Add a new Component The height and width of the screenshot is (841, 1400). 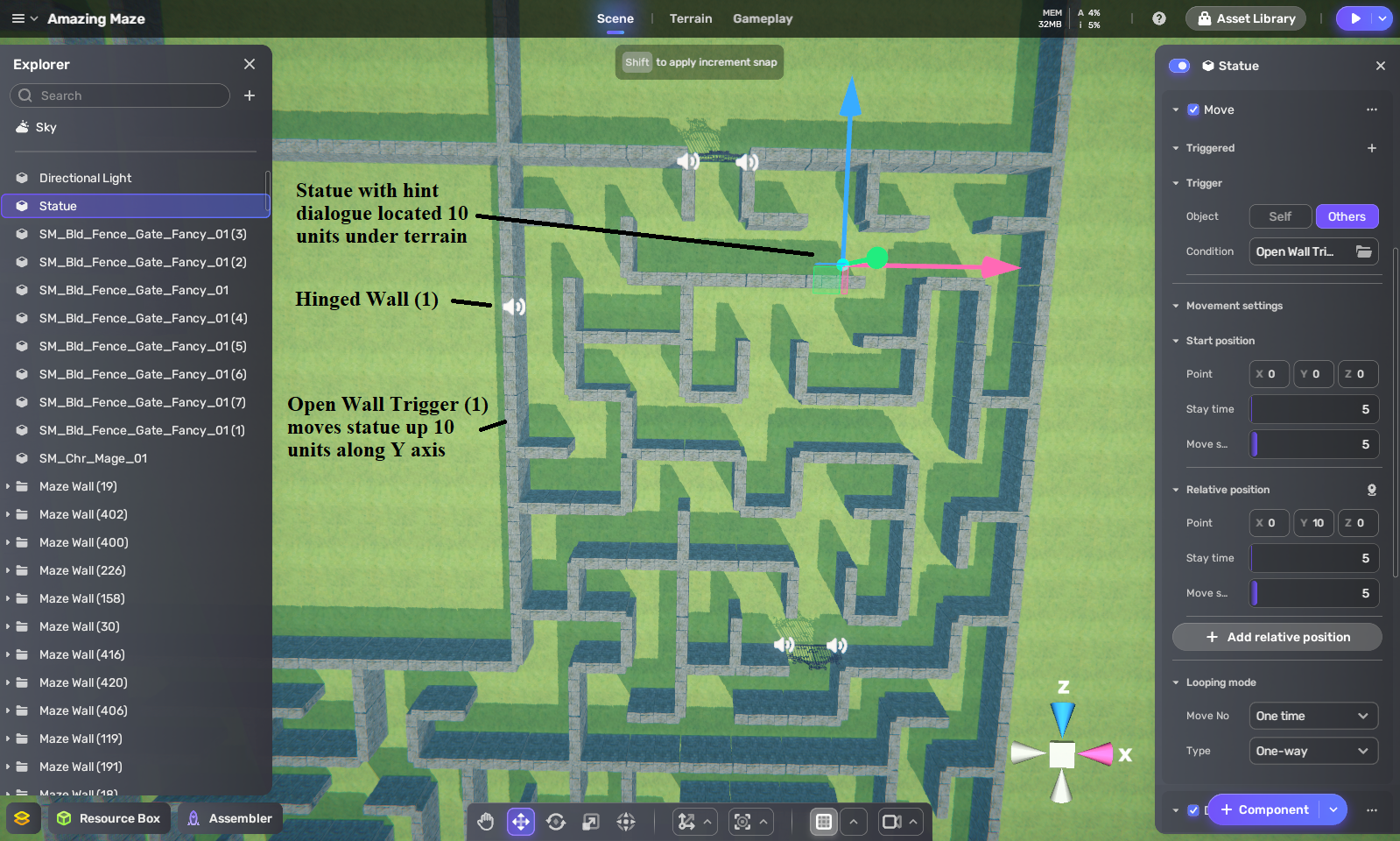[x=1264, y=809]
